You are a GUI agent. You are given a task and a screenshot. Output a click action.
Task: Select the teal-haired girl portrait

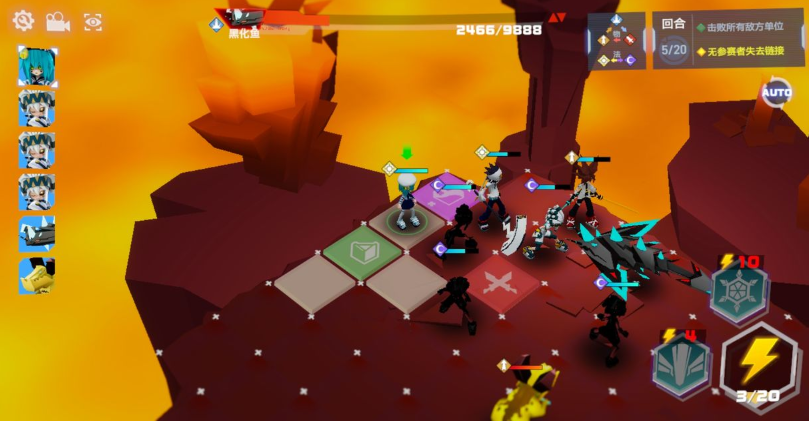pyautogui.click(x=37, y=66)
